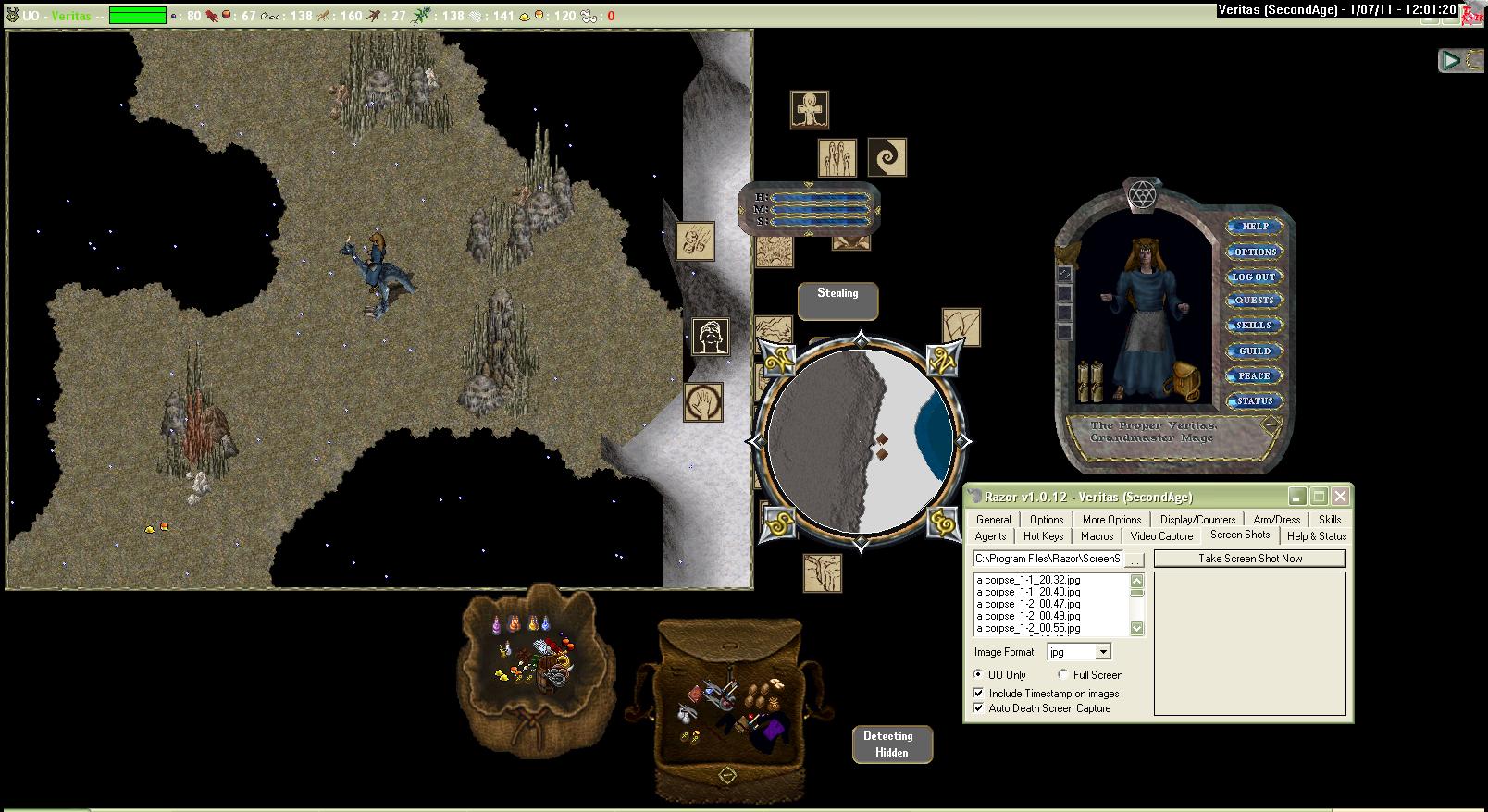Switch to the Macros tab
Viewport: 1488px width, 812px height.
coord(1097,536)
